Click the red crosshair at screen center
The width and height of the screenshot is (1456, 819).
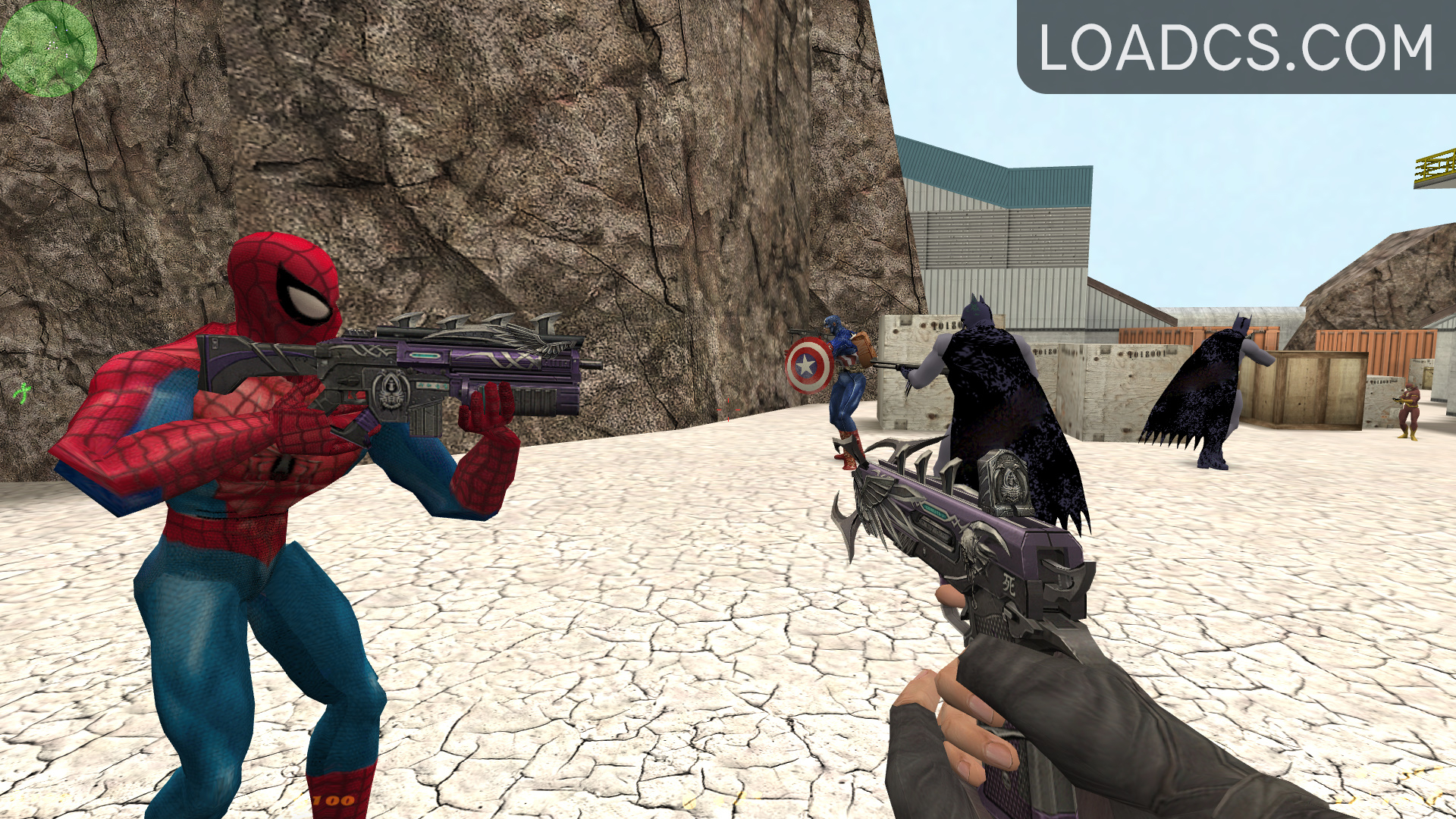[728, 409]
